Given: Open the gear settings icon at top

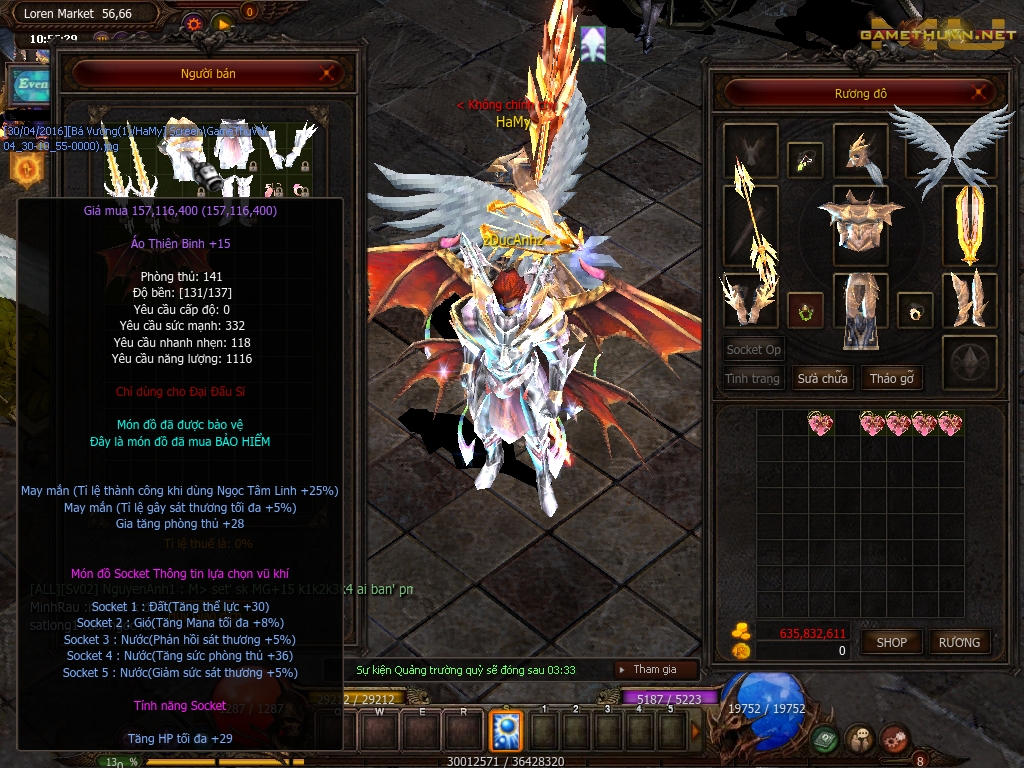Looking at the screenshot, I should pos(195,23).
